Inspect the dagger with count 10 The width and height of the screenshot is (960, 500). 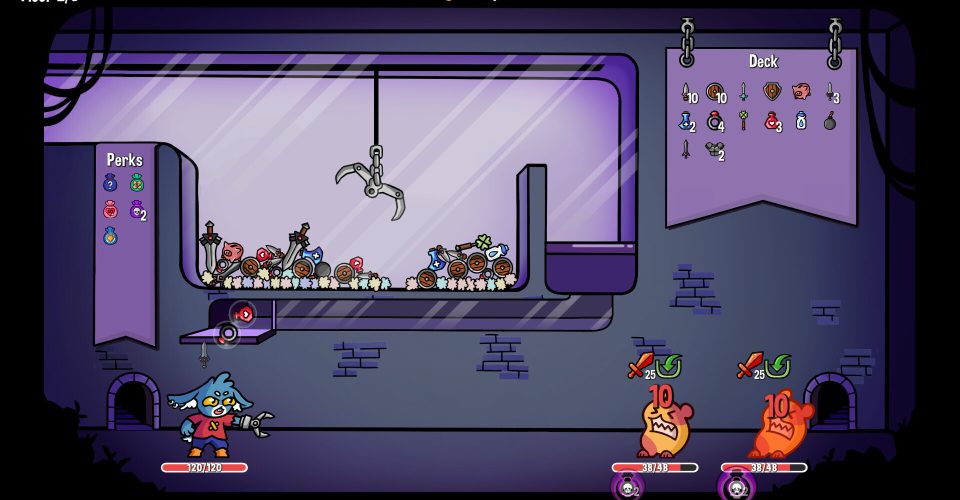(685, 92)
